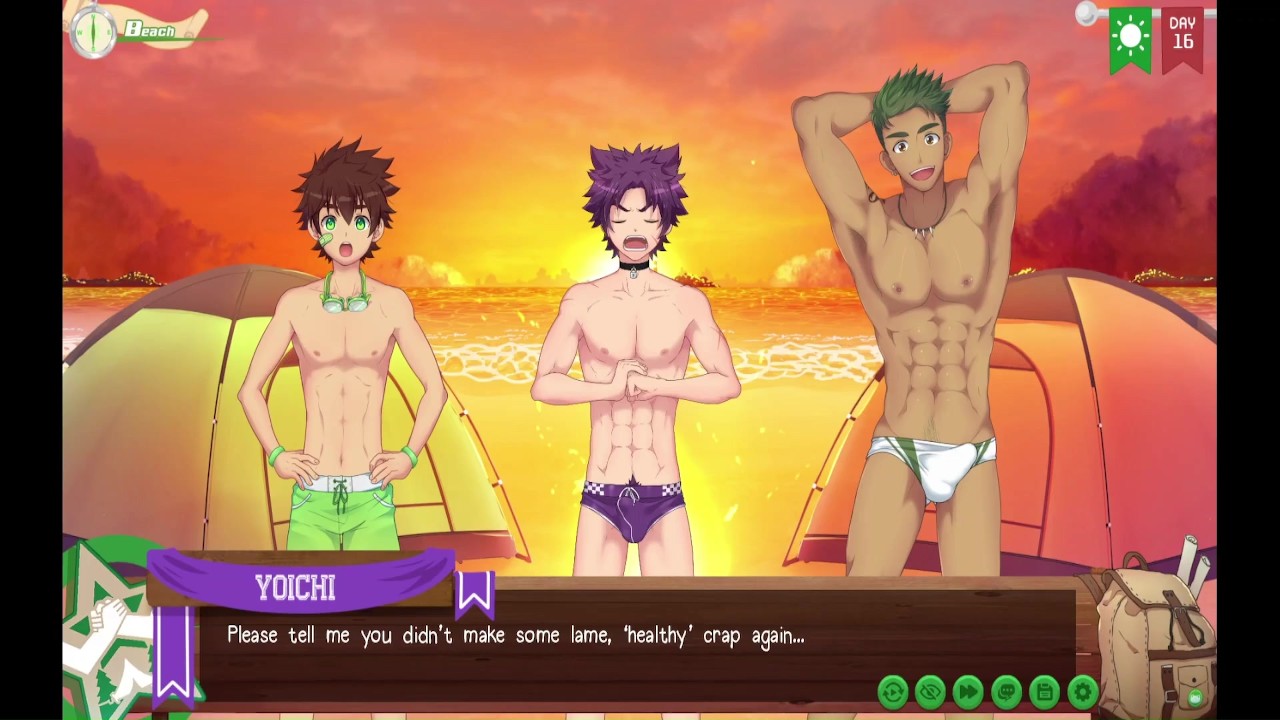Toggle auto-play with the circular arrows button
Screen dimensions: 1280x720
[x=893, y=691]
